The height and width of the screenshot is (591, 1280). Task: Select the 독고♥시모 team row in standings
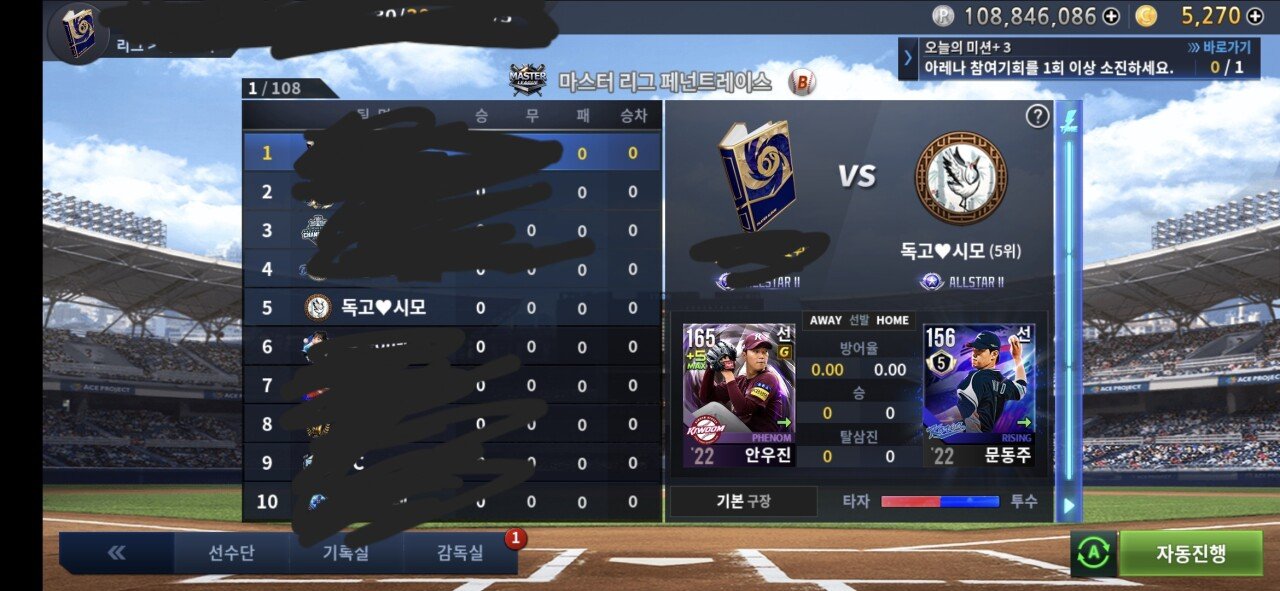point(450,307)
